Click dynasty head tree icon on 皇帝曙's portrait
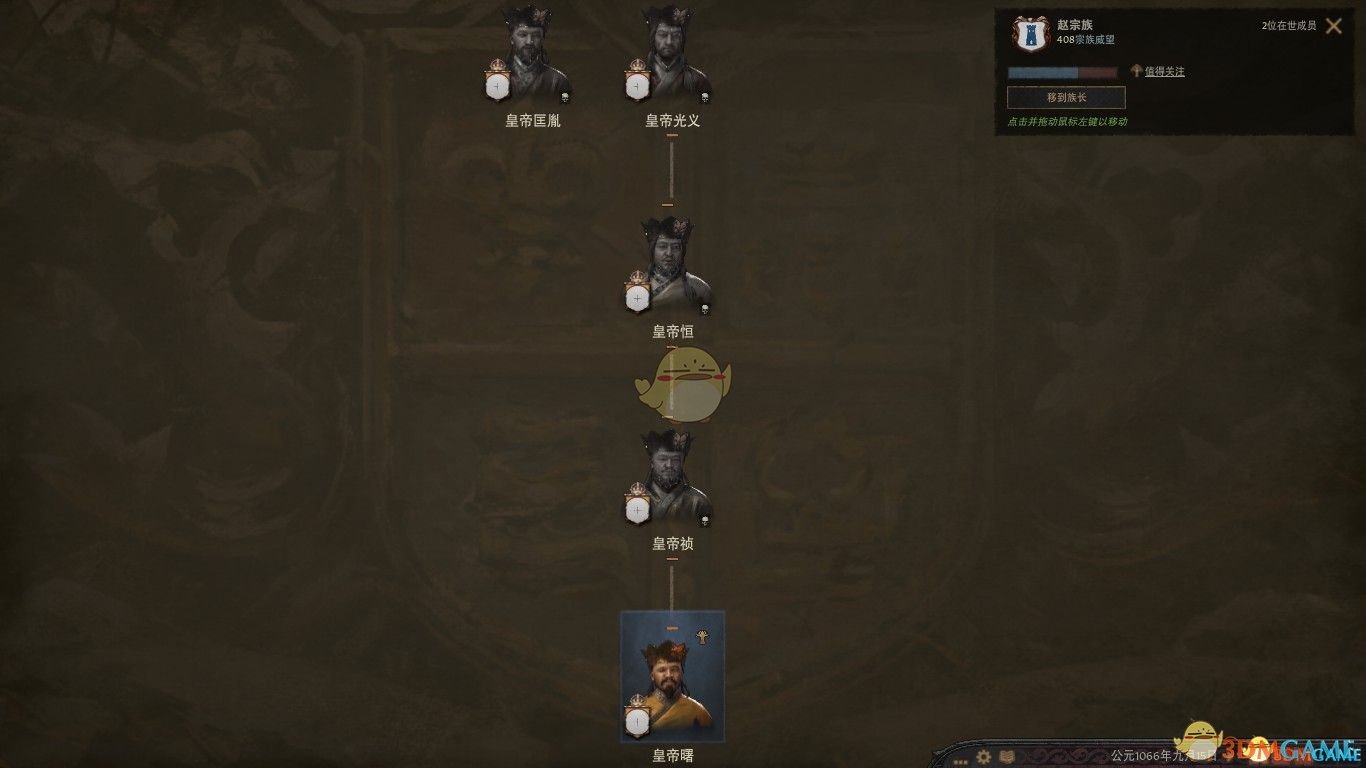This screenshot has height=768, width=1366. (702, 637)
